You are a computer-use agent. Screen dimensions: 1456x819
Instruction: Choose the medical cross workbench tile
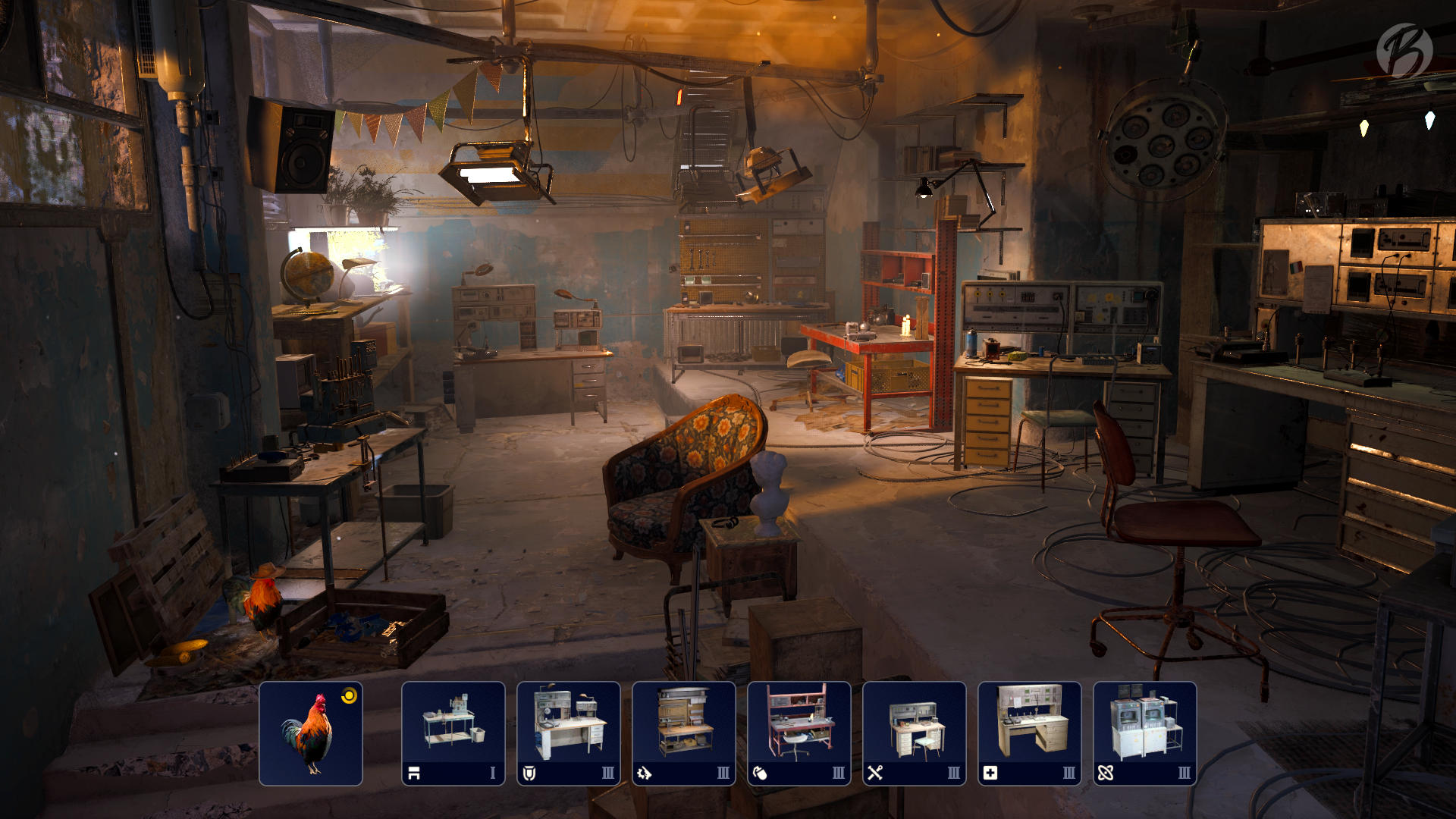[1030, 733]
